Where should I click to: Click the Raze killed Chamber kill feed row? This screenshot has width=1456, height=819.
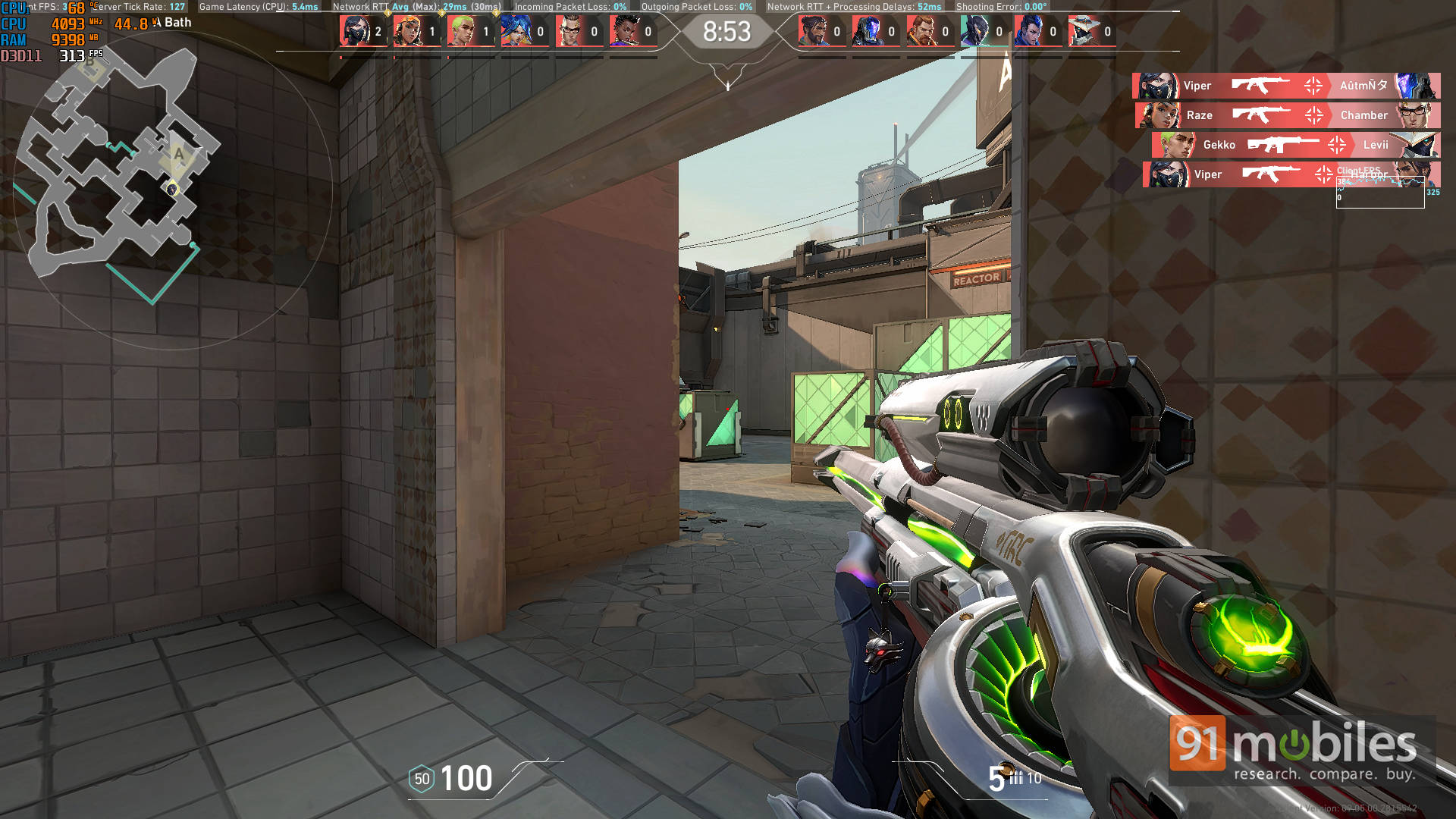[x=1288, y=115]
